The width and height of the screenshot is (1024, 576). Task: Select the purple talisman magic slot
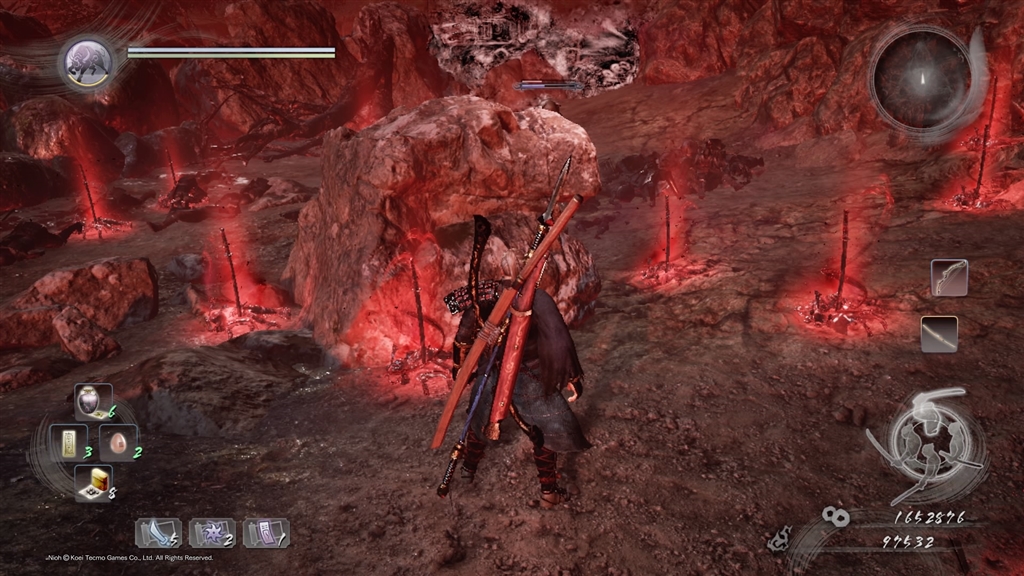265,532
